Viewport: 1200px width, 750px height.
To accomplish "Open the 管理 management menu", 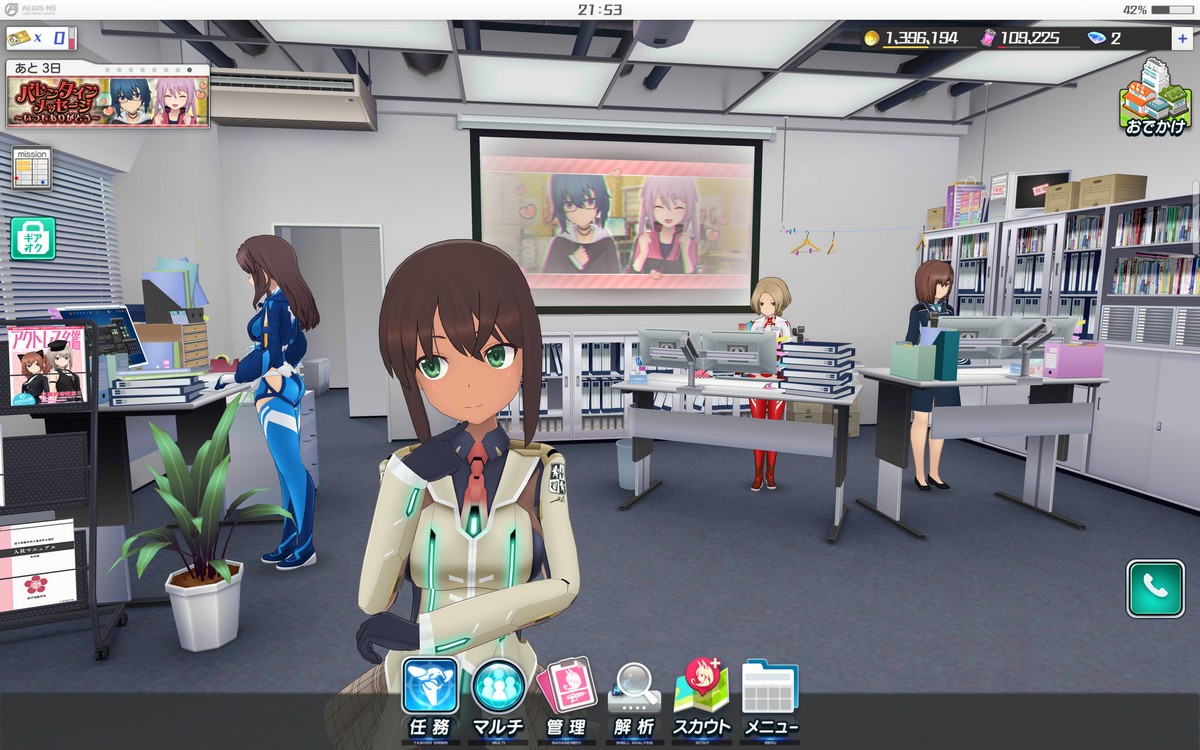I will [x=566, y=695].
